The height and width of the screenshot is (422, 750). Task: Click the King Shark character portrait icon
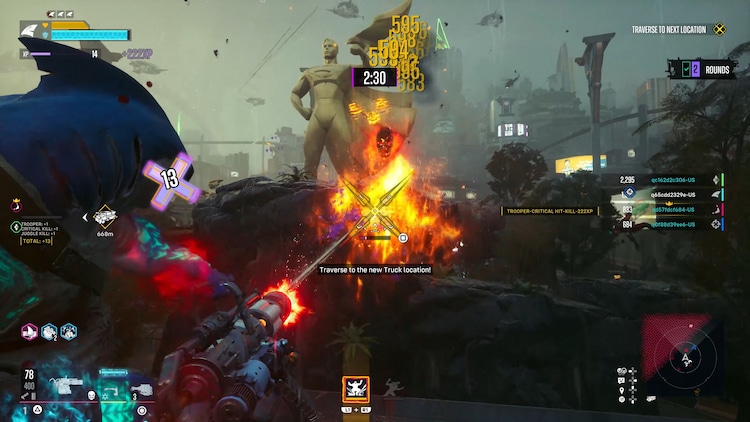(32, 32)
